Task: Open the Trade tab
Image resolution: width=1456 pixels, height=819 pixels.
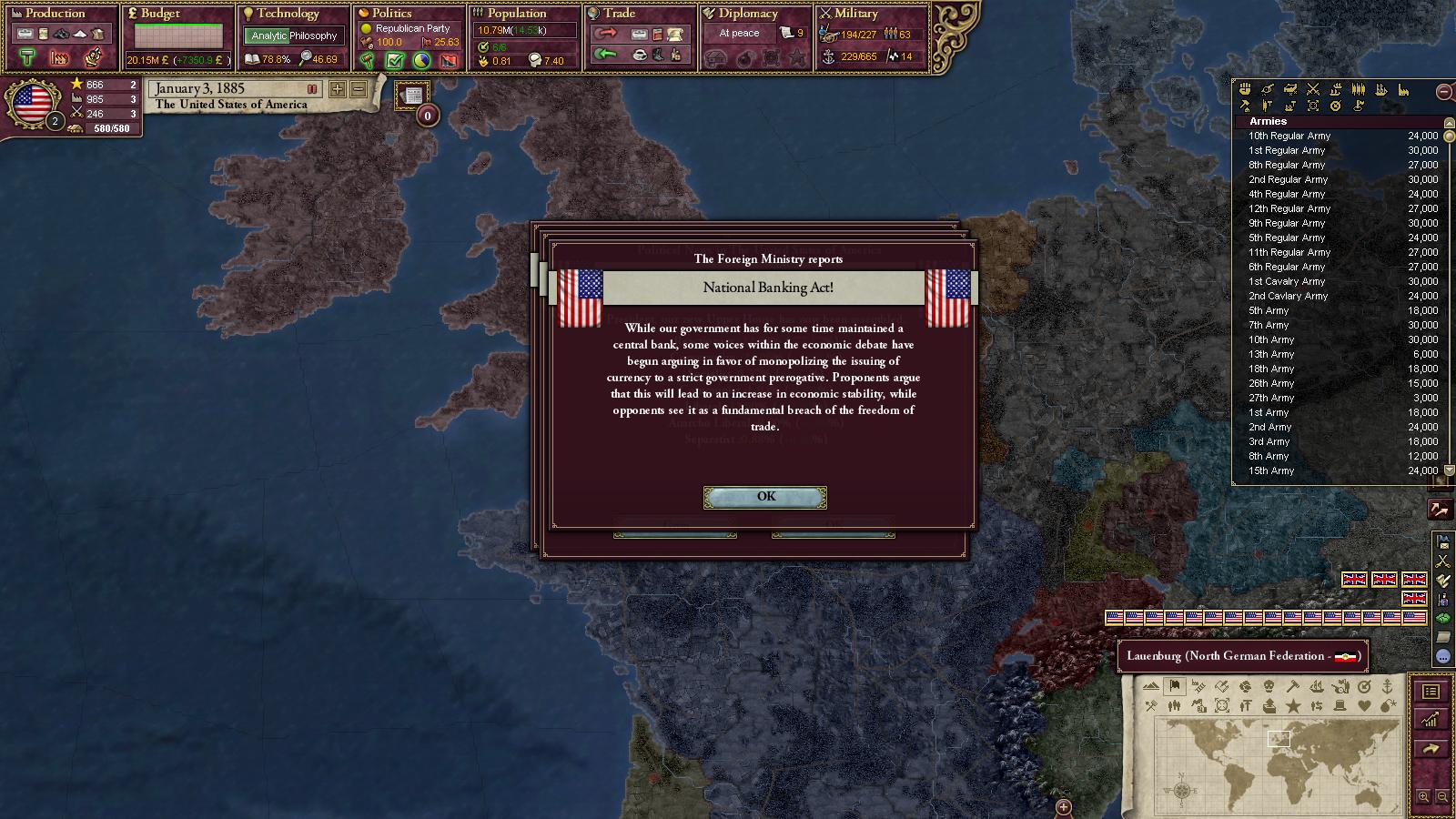Action: [x=619, y=14]
